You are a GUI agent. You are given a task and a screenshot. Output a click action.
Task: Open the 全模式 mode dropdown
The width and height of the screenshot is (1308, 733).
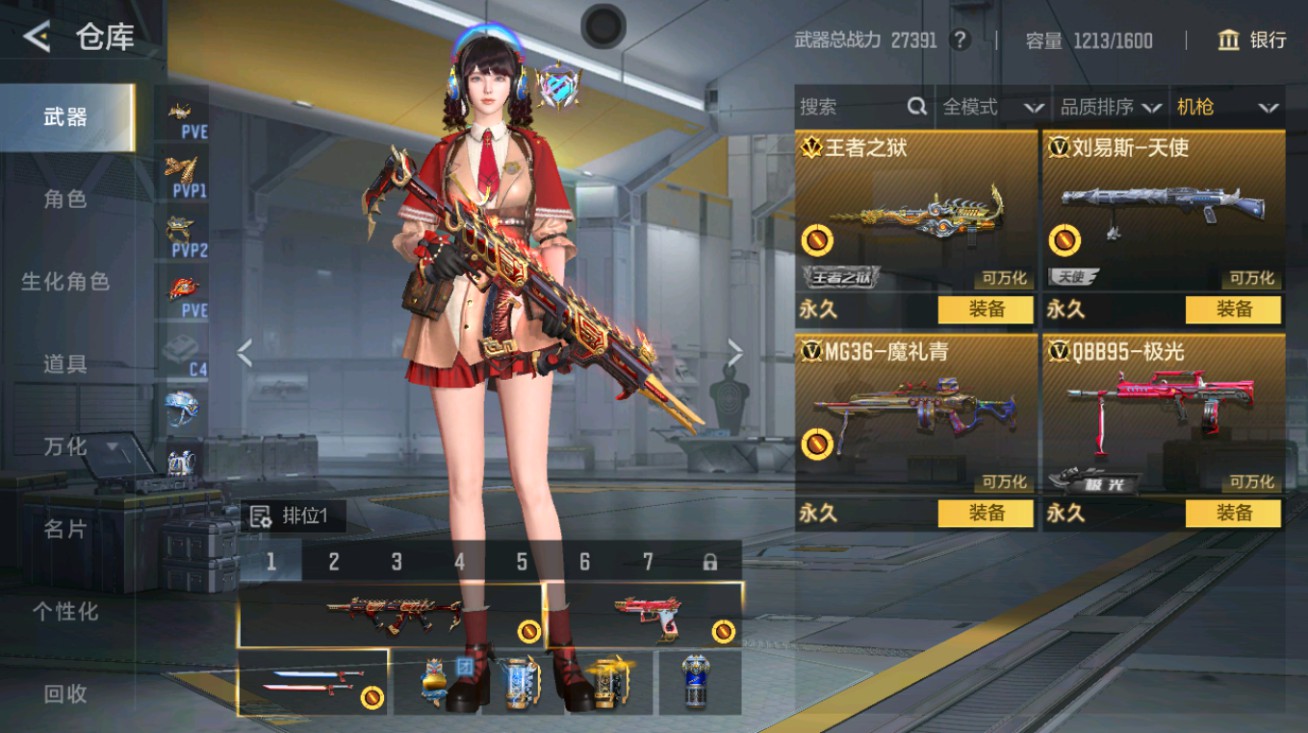[x=988, y=107]
